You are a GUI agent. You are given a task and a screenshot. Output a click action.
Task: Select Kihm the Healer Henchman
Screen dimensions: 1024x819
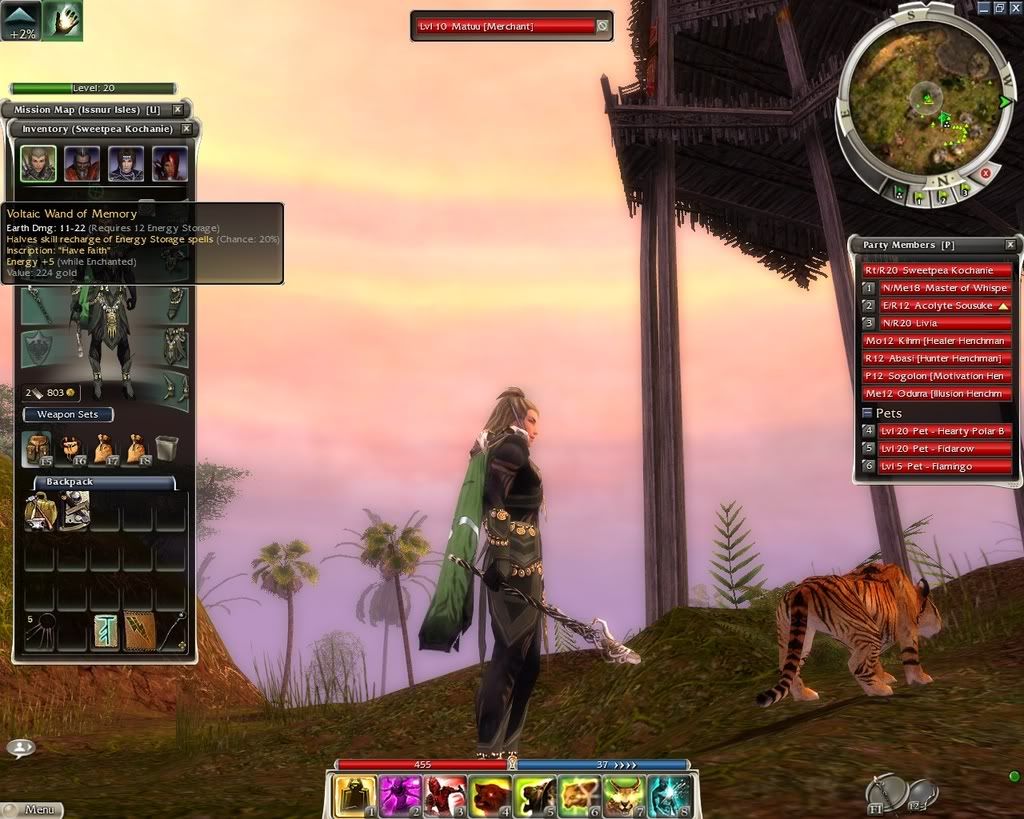point(938,341)
